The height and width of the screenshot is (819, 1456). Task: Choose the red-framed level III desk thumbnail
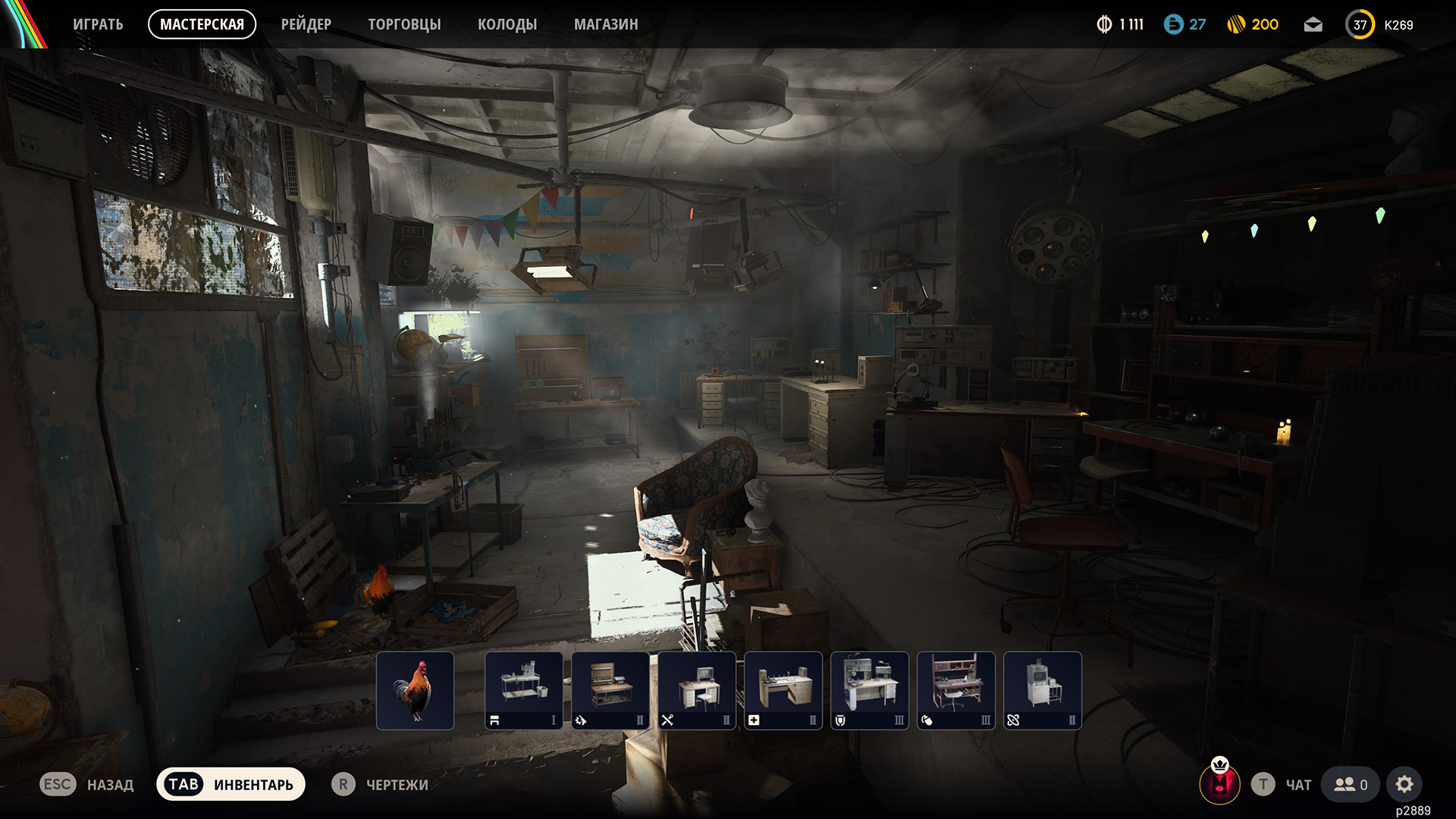[x=956, y=690]
